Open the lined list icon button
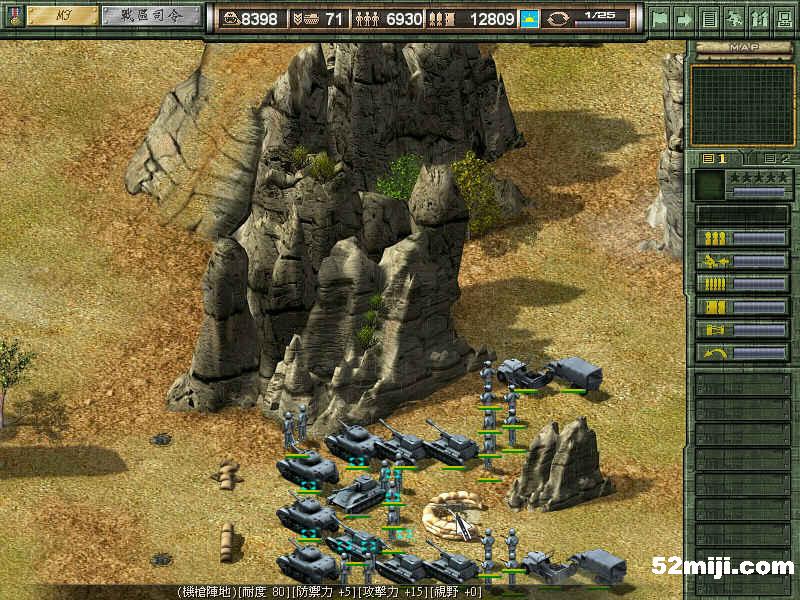 pyautogui.click(x=709, y=18)
